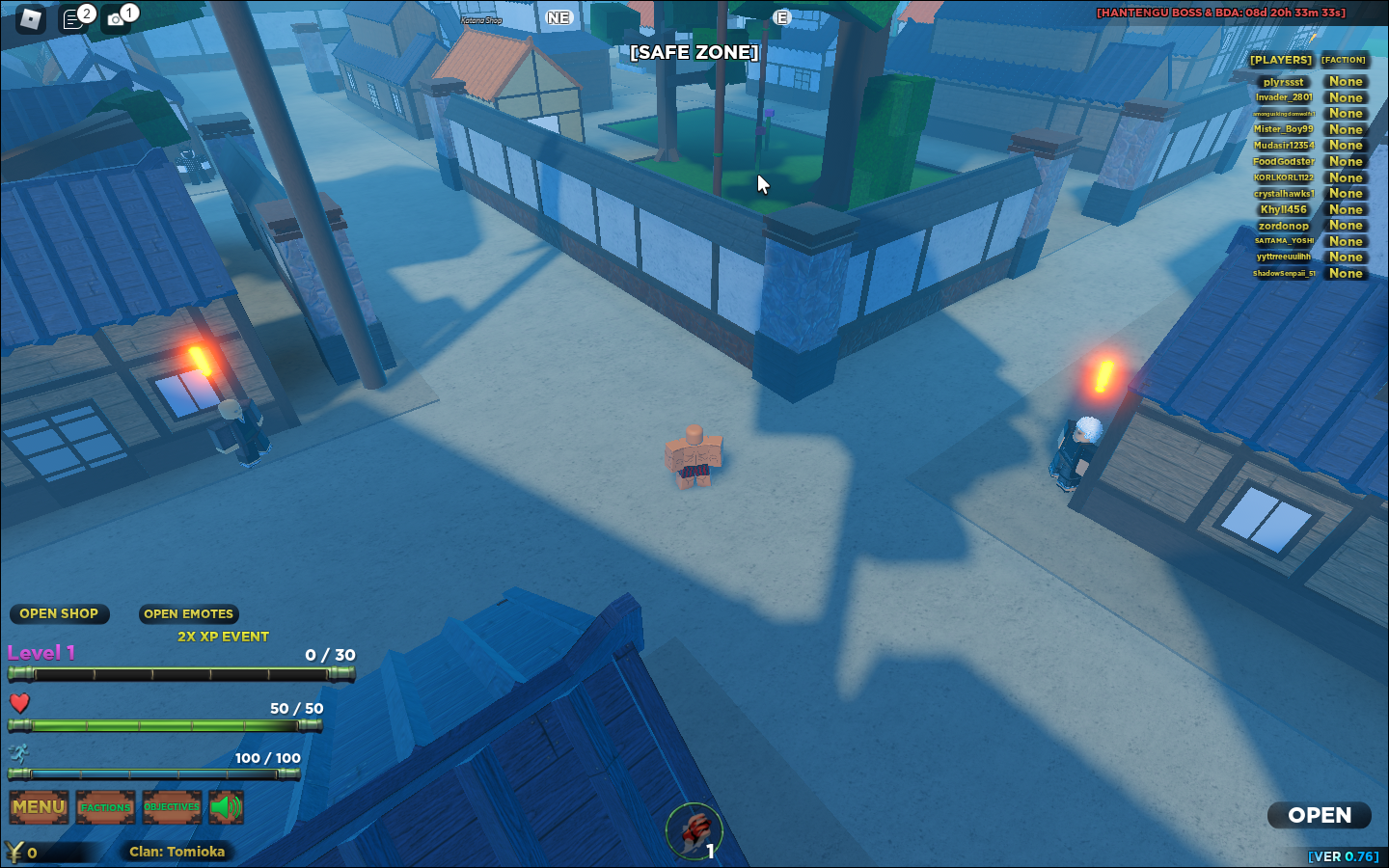Viewport: 1389px width, 868px height.
Task: Open the Roblox main menu
Action: (31, 18)
